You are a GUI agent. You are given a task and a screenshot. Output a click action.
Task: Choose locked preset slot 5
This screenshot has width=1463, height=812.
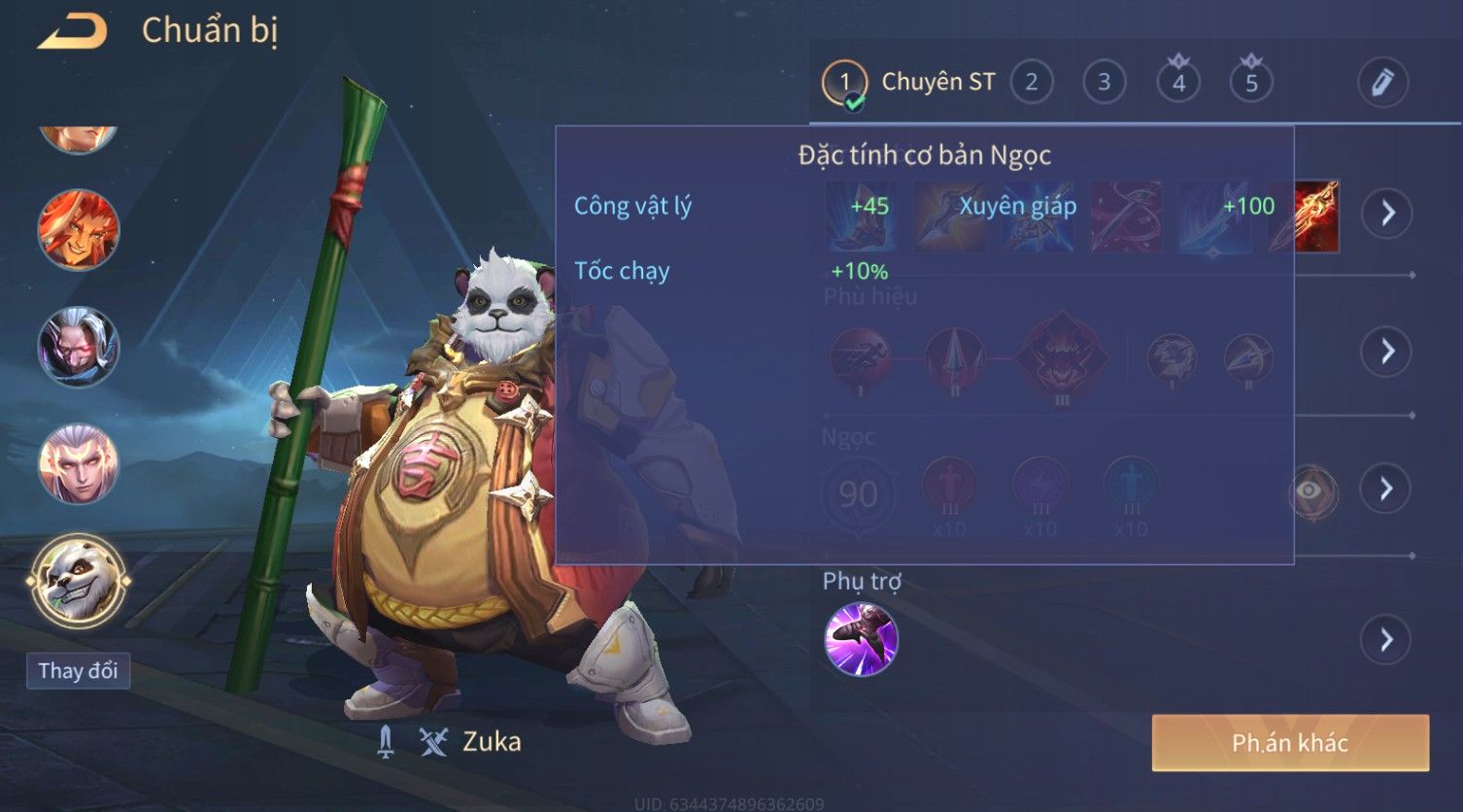(x=1251, y=82)
